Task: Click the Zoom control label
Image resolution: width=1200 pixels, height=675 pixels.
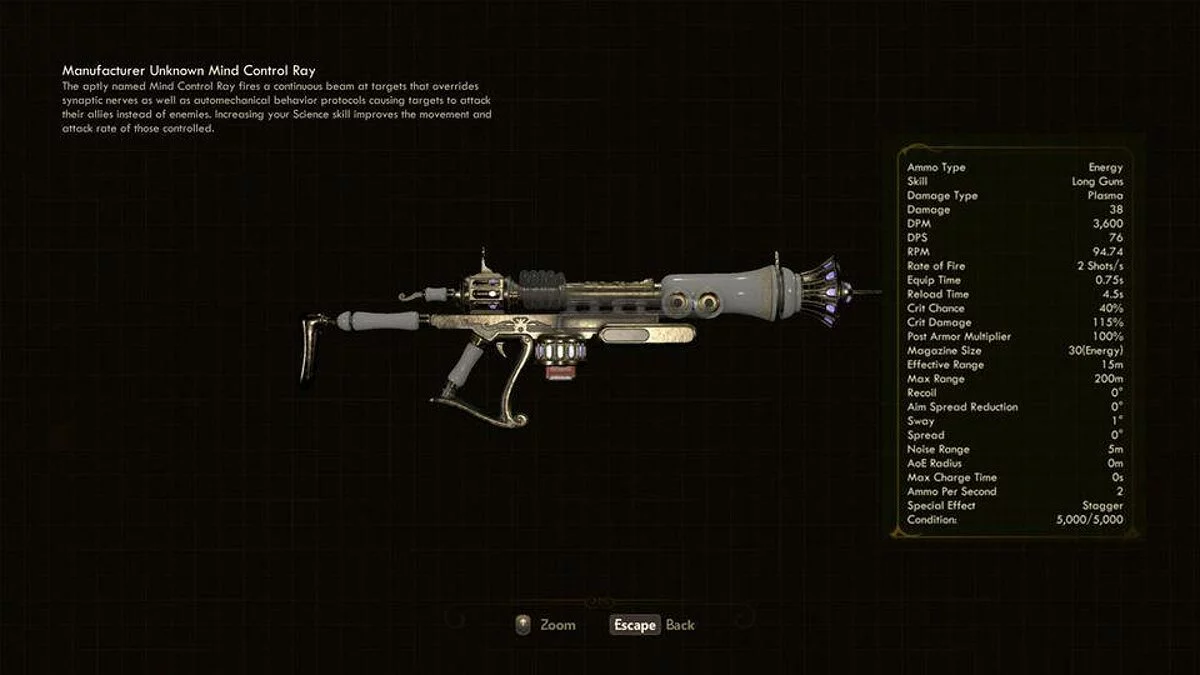Action: click(x=557, y=625)
